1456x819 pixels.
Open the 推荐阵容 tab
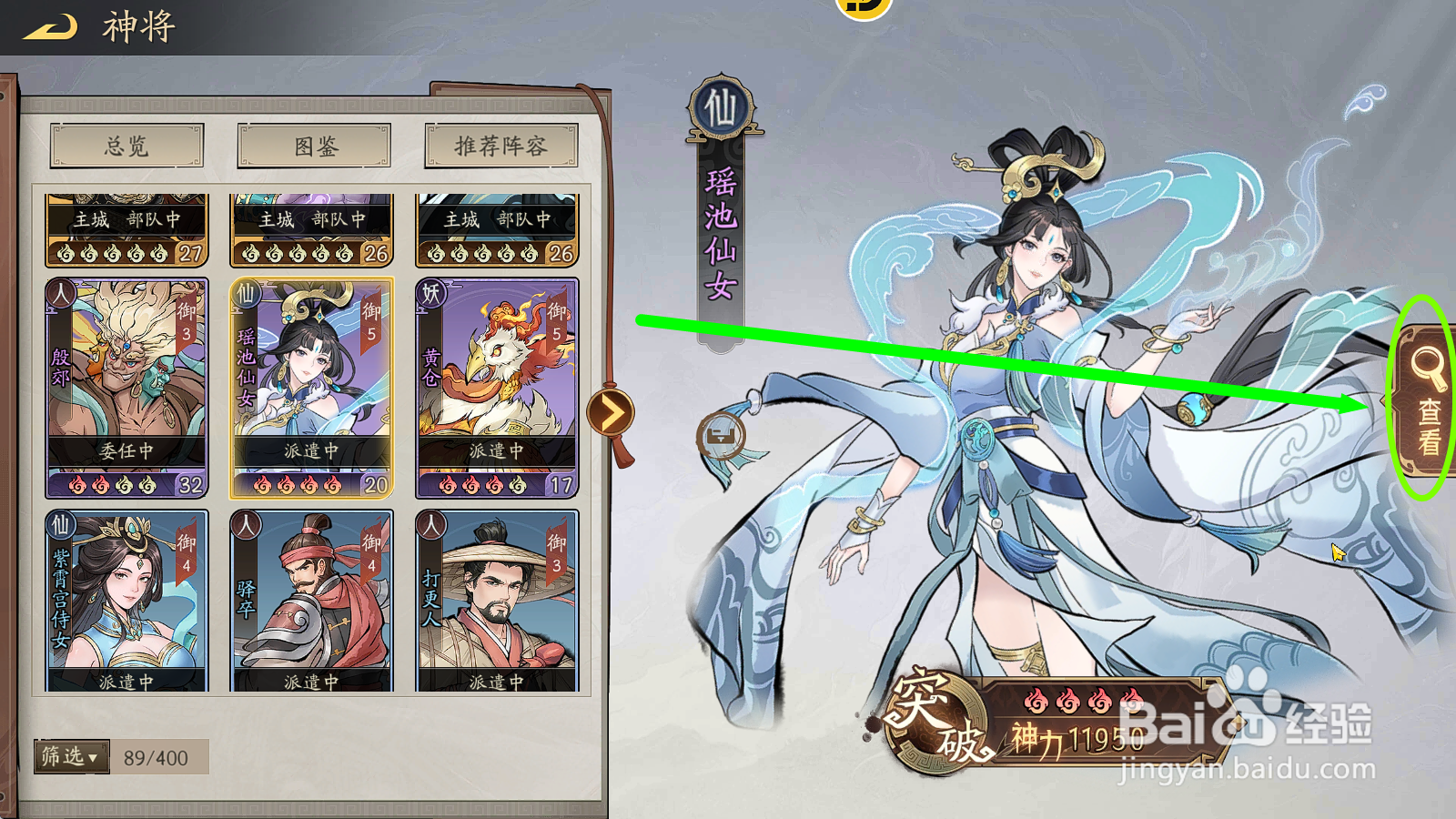click(x=498, y=147)
